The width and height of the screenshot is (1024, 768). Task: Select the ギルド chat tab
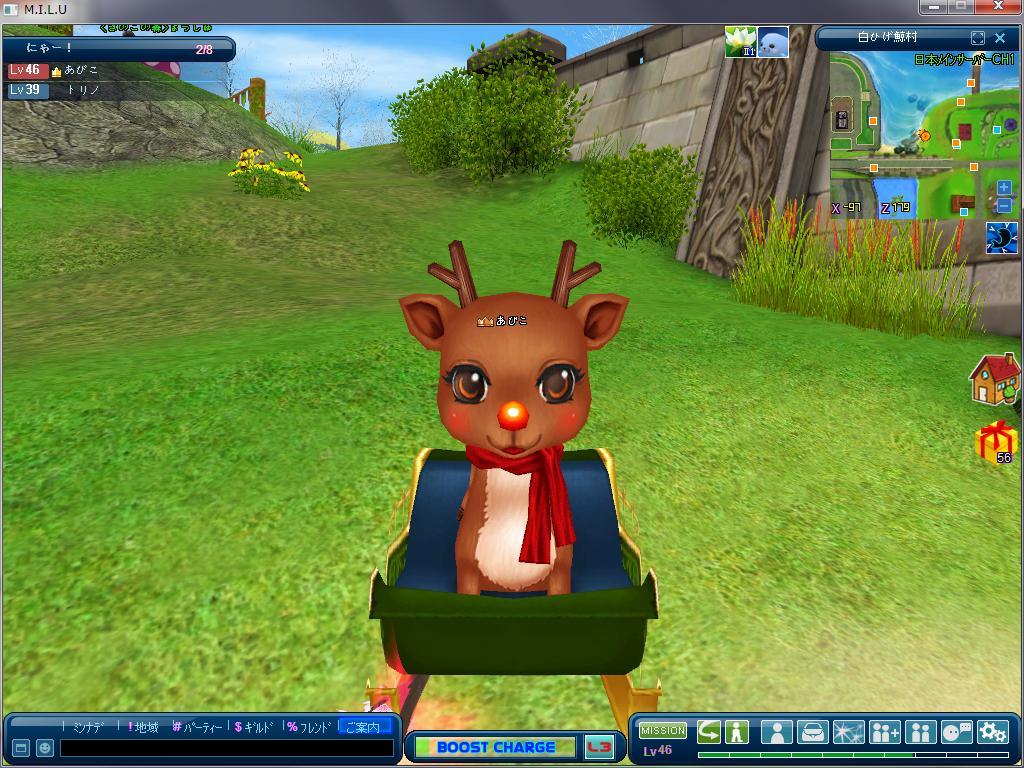click(x=254, y=727)
